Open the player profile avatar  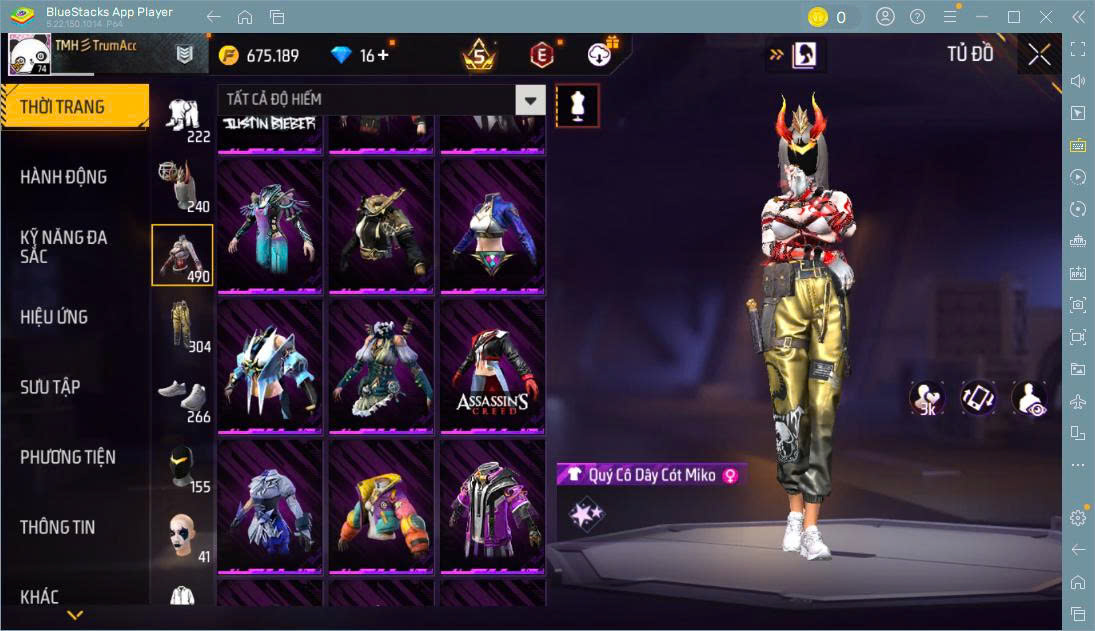pos(30,55)
